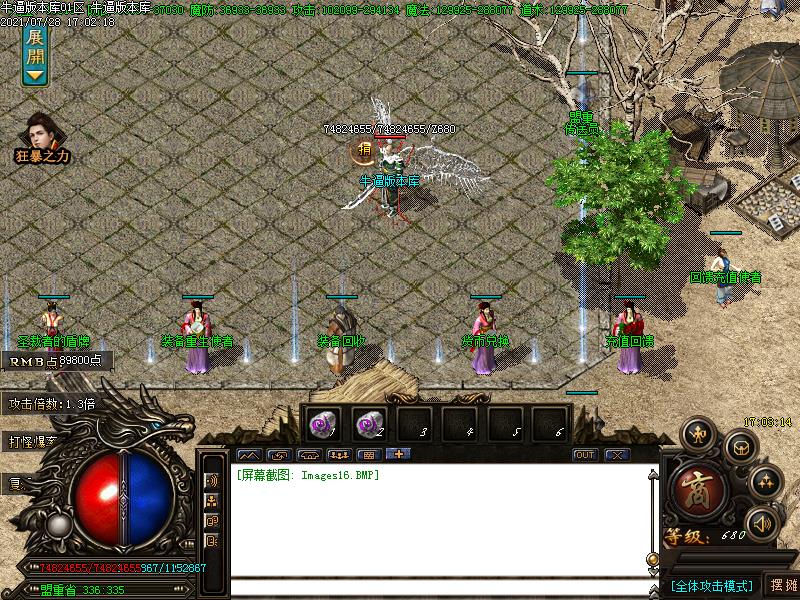Viewport: 800px width, 600px height.
Task: Open the 狂暴之力 portrait icon
Action: click(42, 135)
